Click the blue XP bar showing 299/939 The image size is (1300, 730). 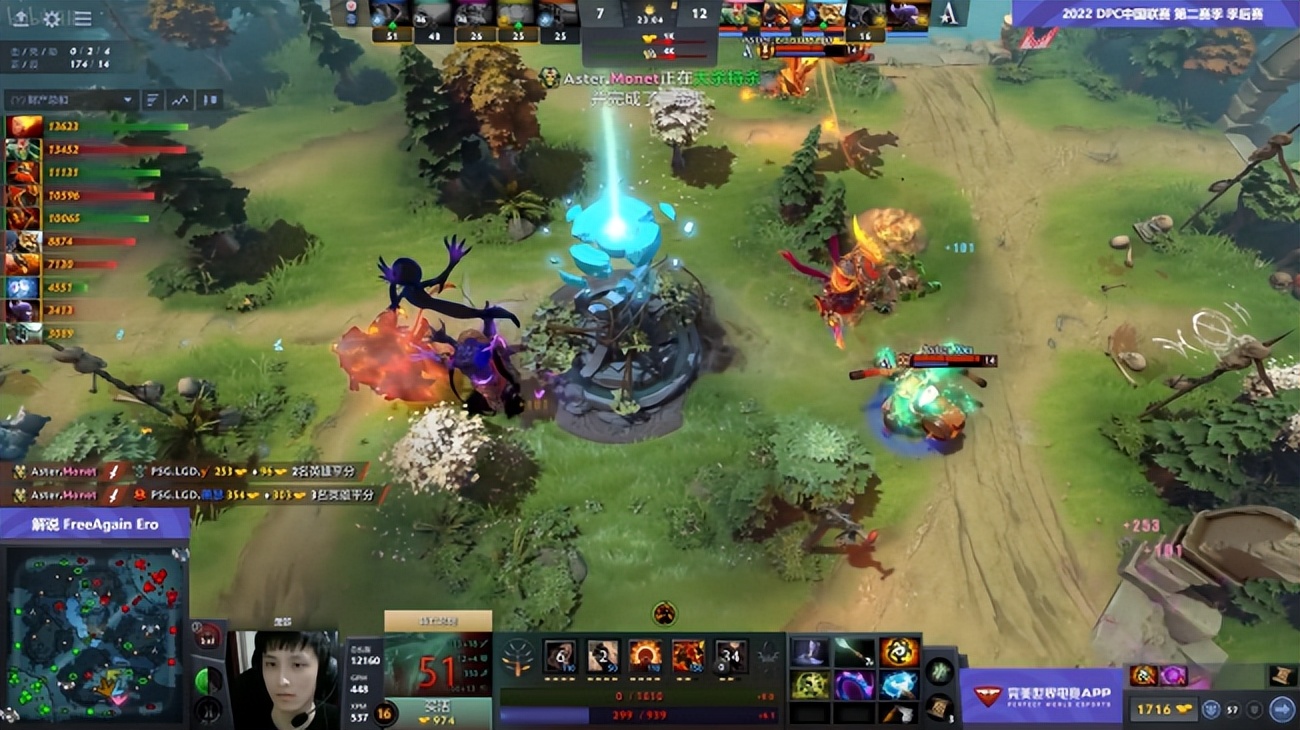click(640, 714)
